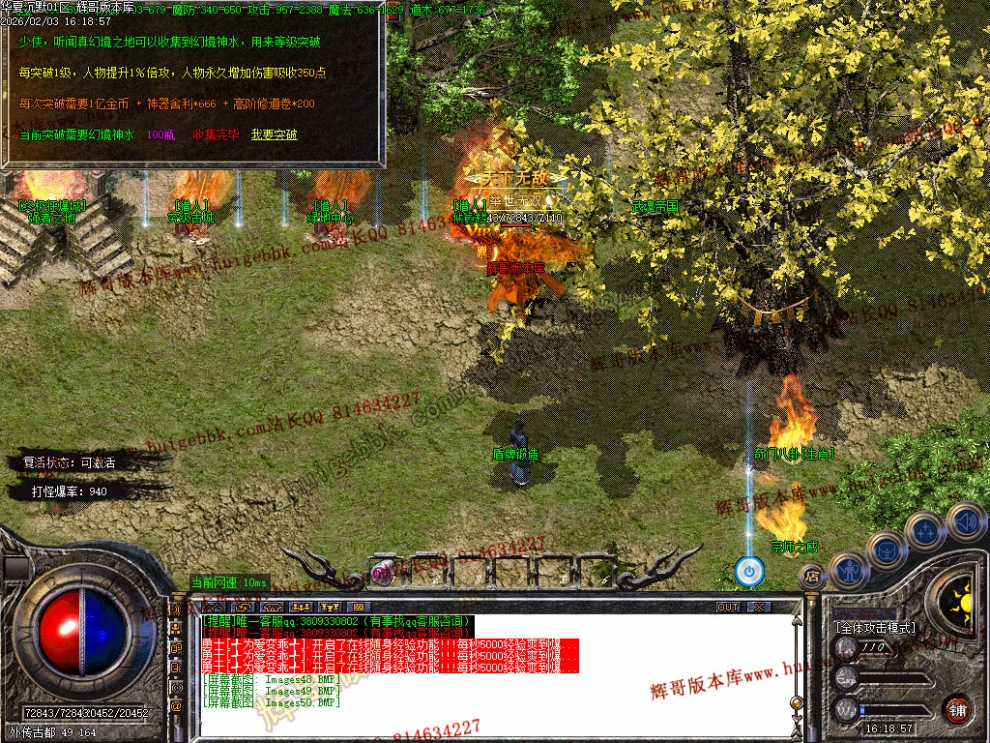Click the OUT button above chat
This screenshot has width=990, height=743.
click(728, 606)
